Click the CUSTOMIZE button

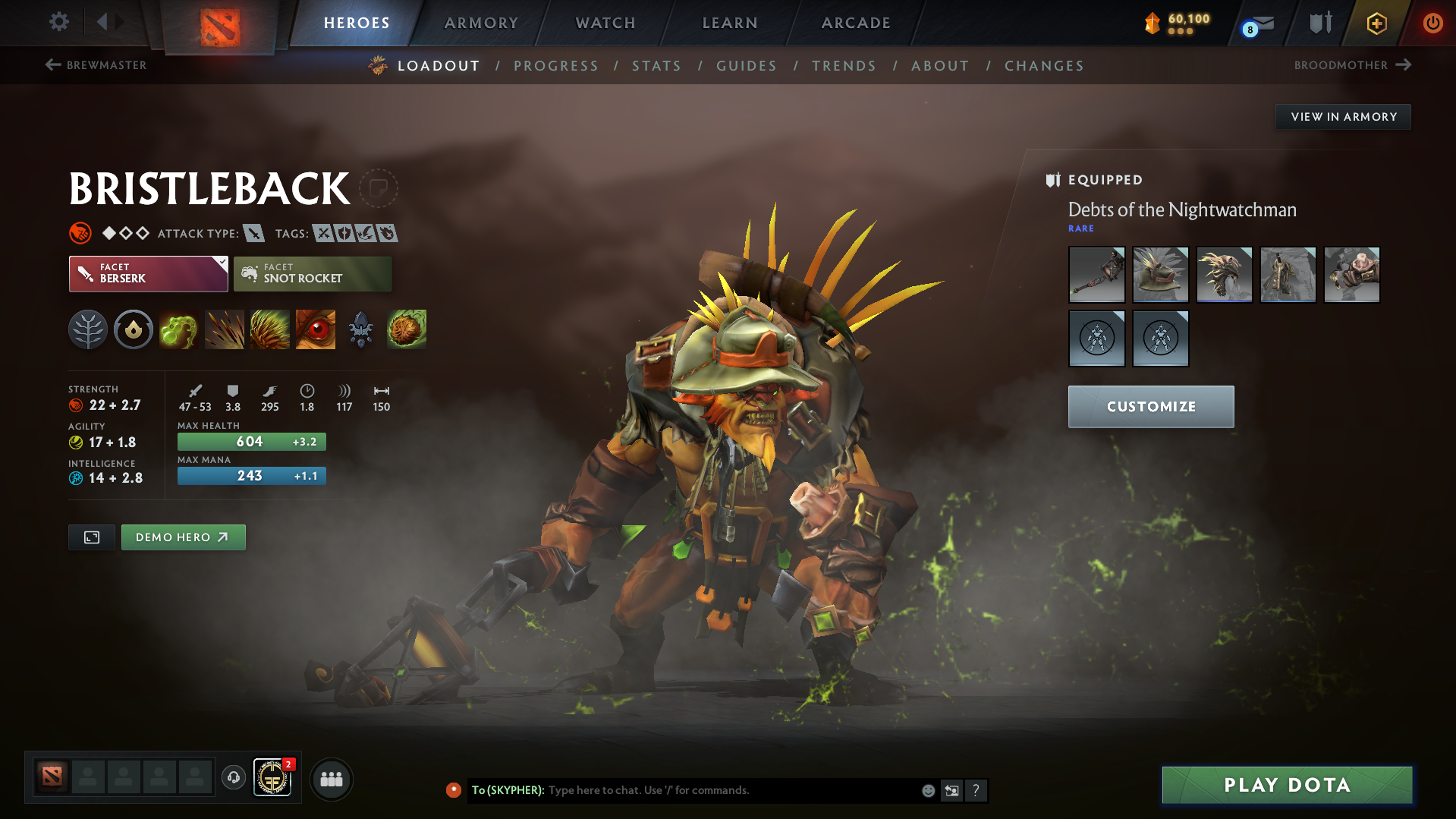tap(1150, 406)
